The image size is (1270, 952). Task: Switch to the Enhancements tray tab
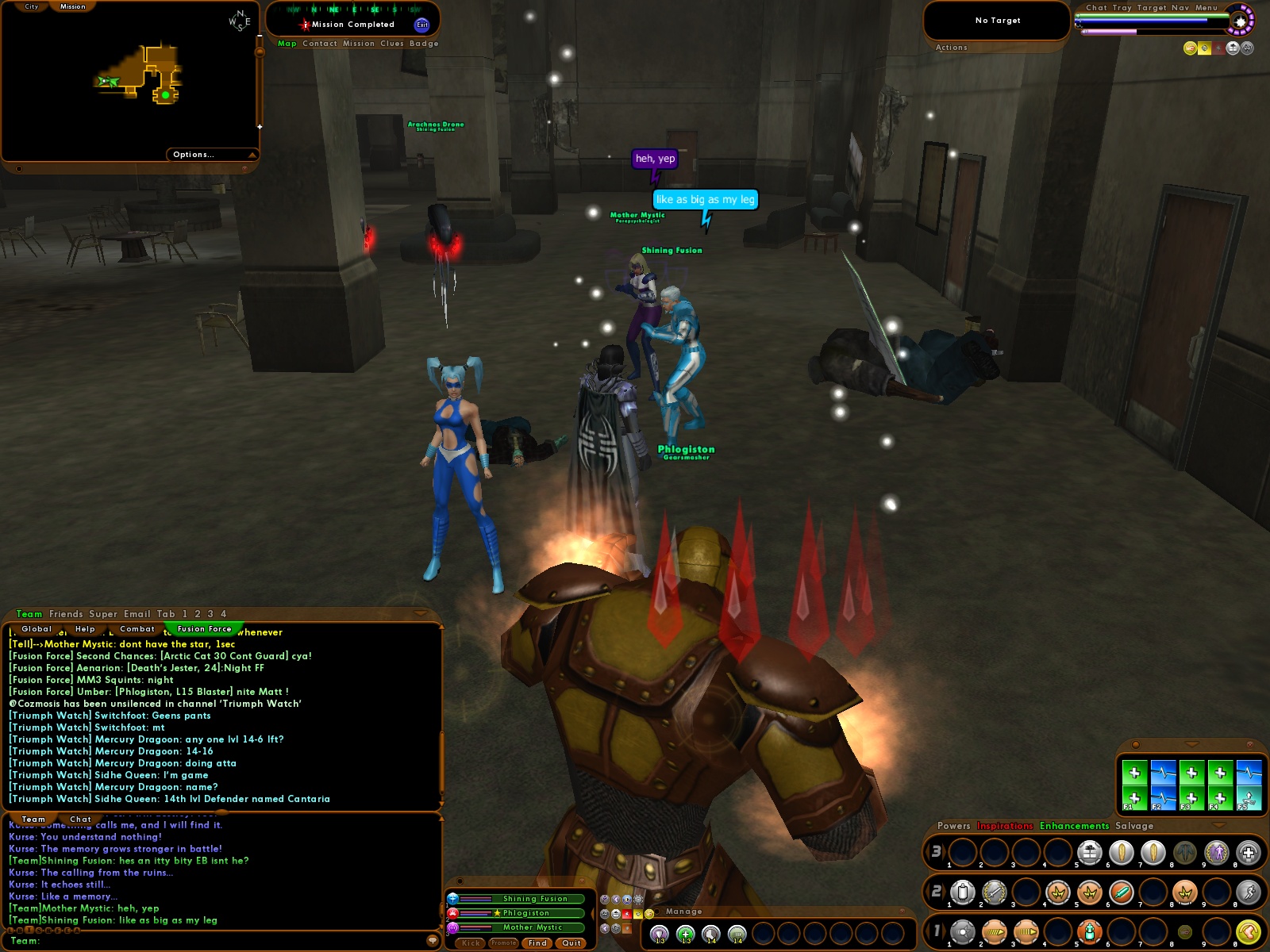[1073, 826]
